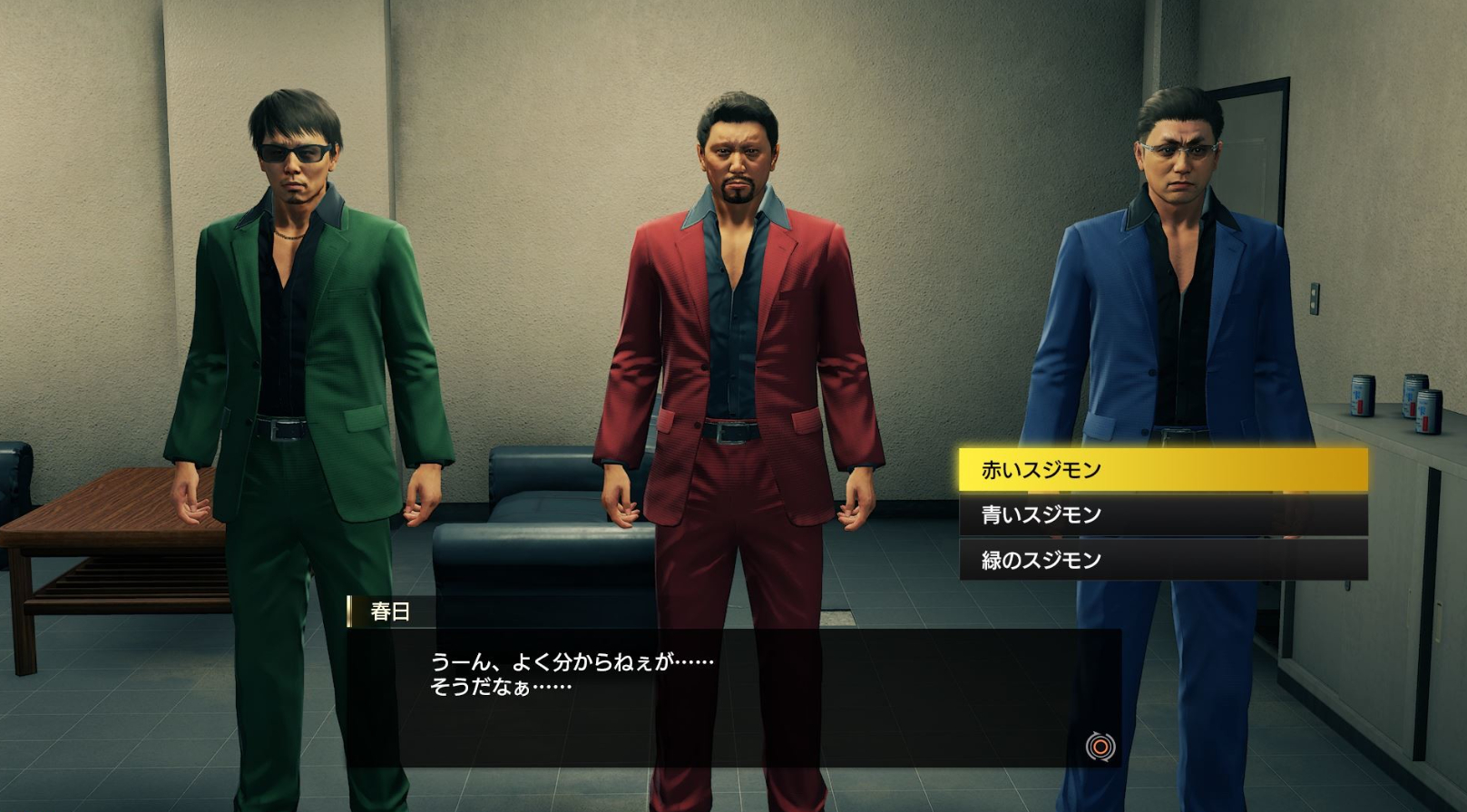Pick the 緑のスジモン choice

click(x=1162, y=559)
